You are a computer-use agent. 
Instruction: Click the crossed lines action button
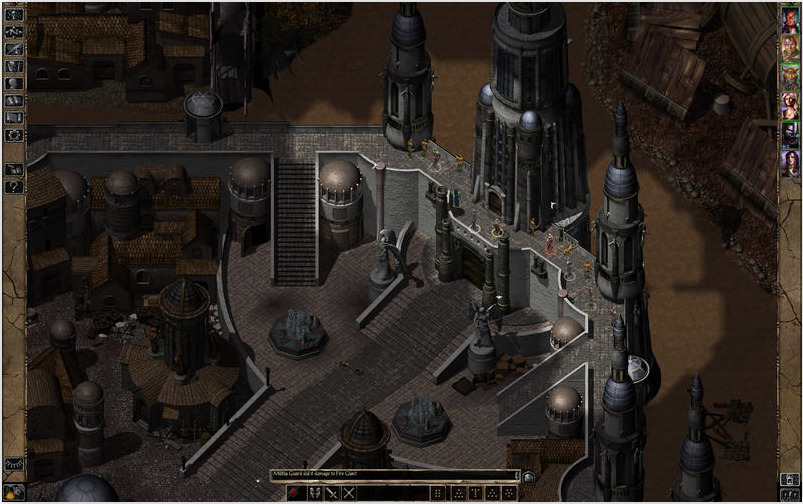[x=349, y=493]
